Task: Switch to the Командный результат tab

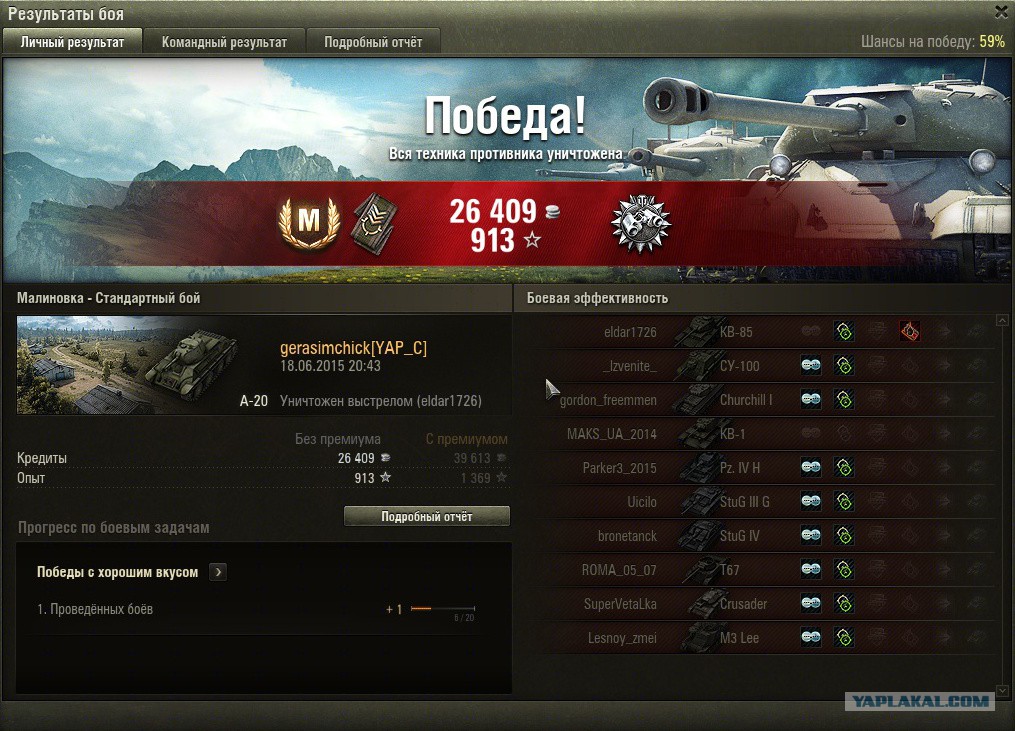Action: 224,42
